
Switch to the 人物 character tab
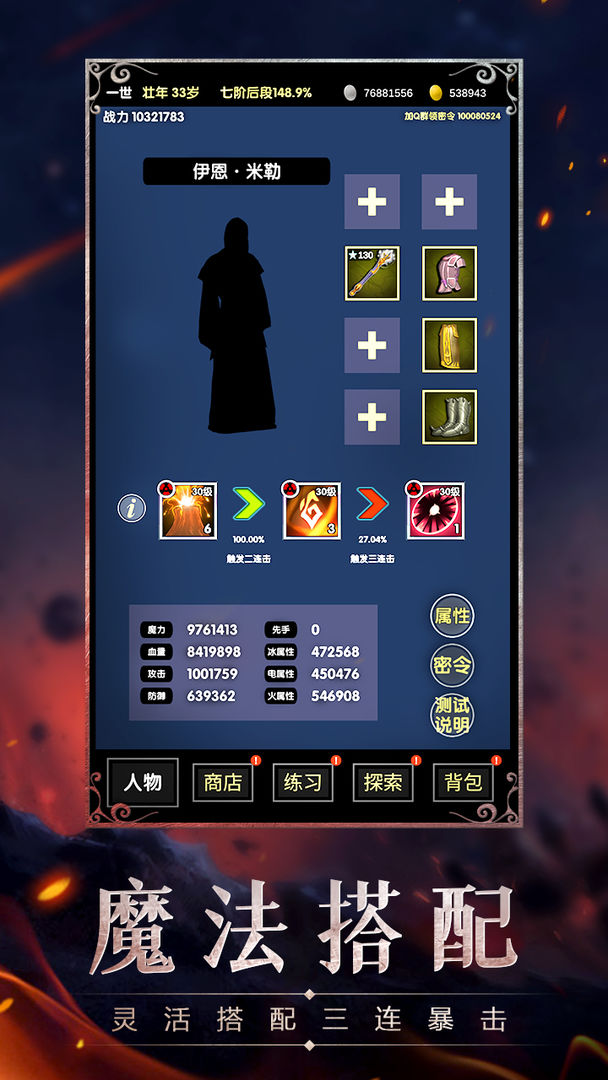143,782
